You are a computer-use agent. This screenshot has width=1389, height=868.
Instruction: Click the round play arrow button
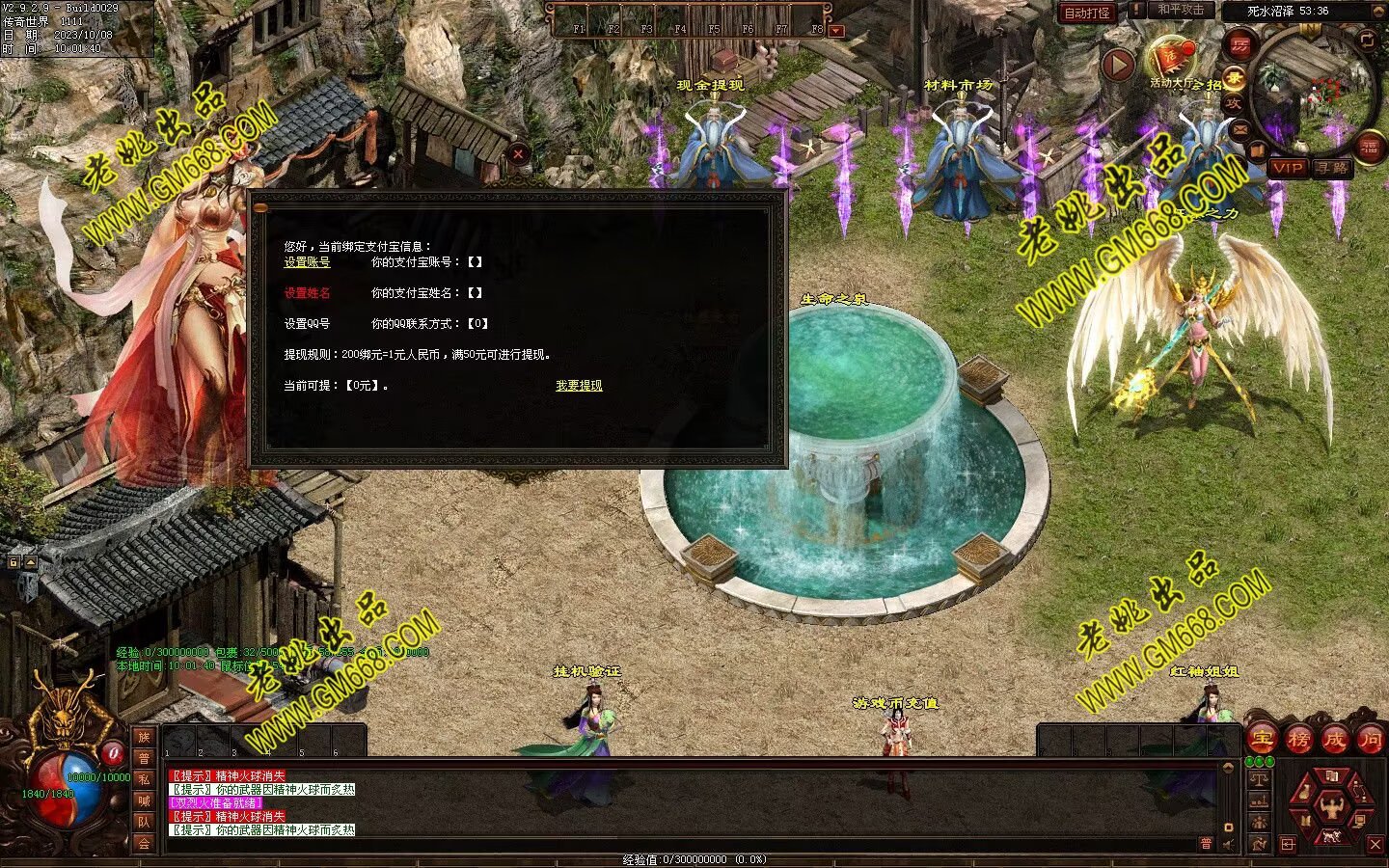point(1118,65)
